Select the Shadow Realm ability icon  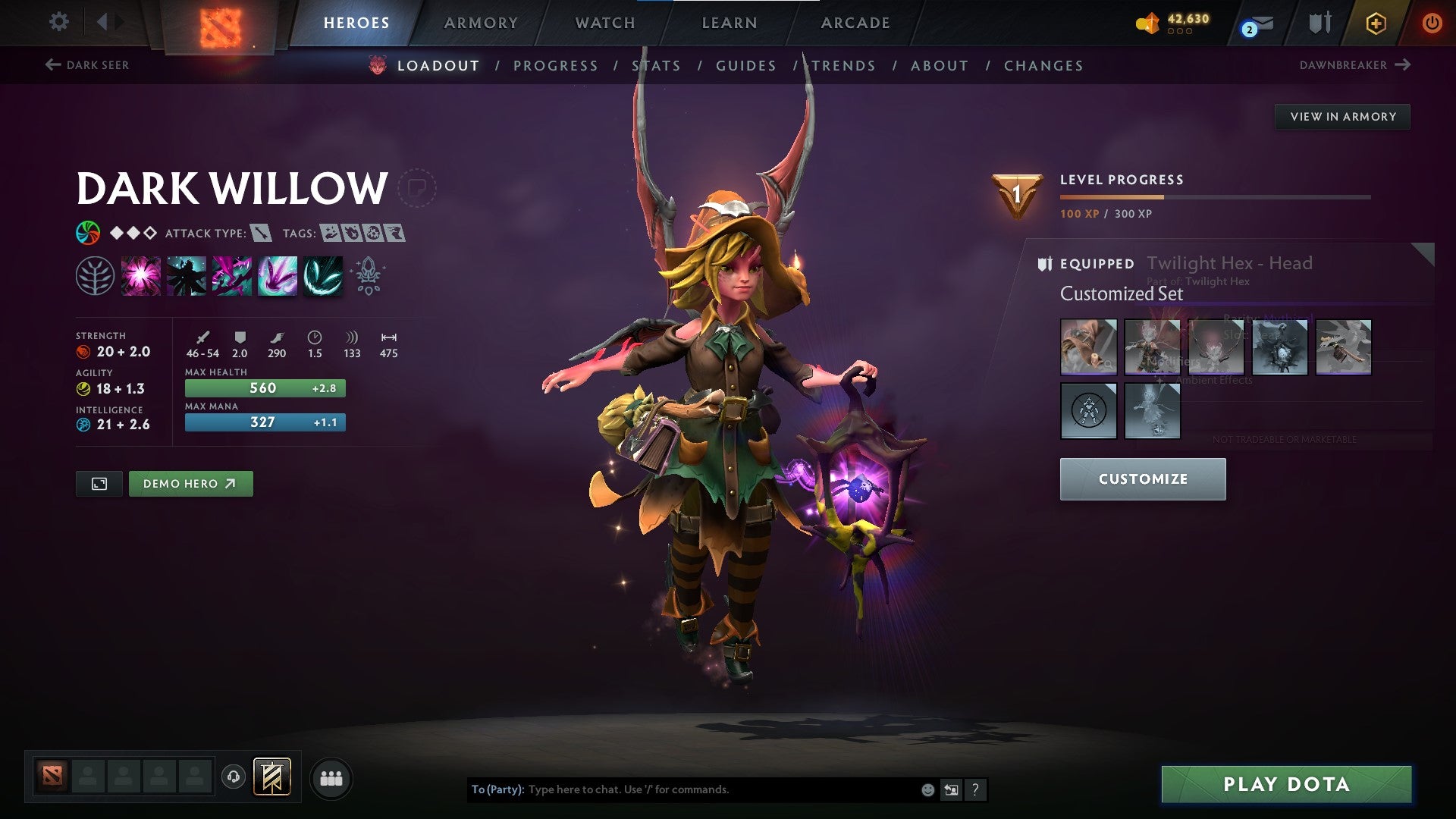pos(185,275)
